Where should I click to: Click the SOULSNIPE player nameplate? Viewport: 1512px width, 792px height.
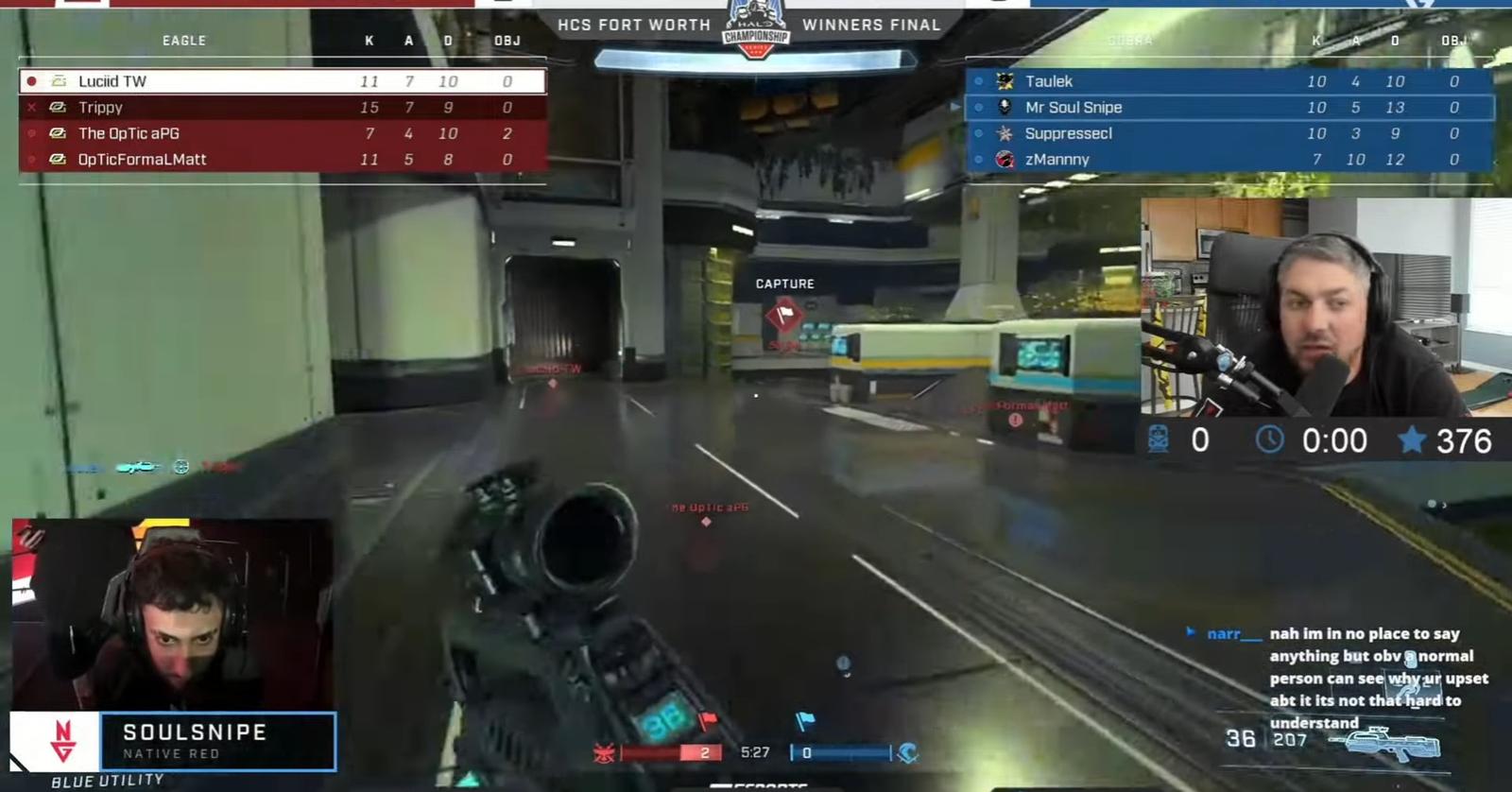pyautogui.click(x=217, y=741)
